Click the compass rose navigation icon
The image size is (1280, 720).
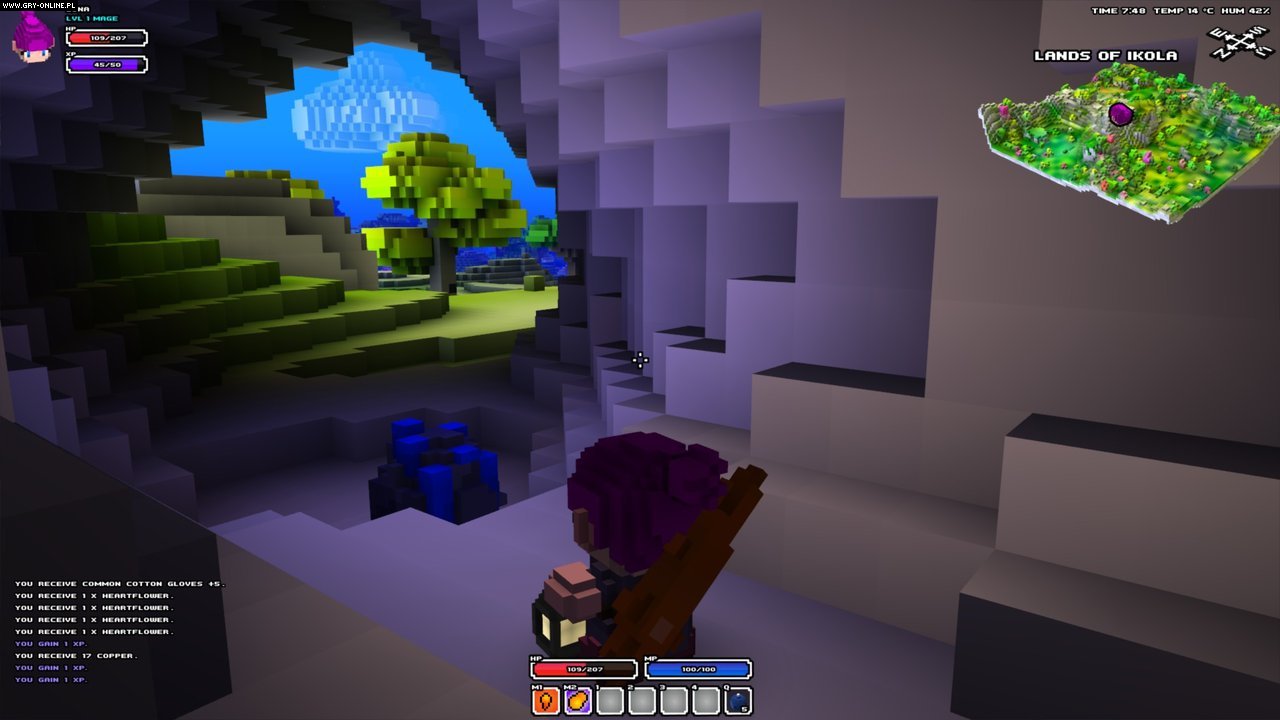1238,42
